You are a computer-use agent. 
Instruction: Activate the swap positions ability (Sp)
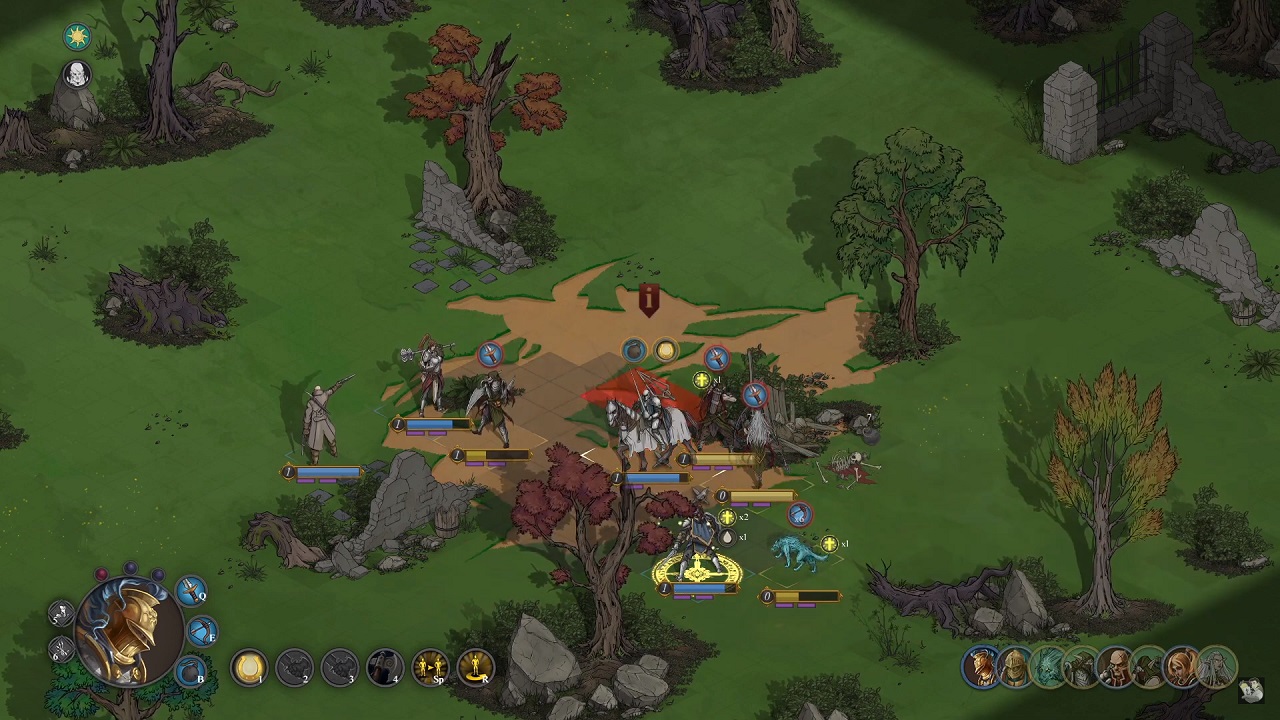tap(430, 667)
